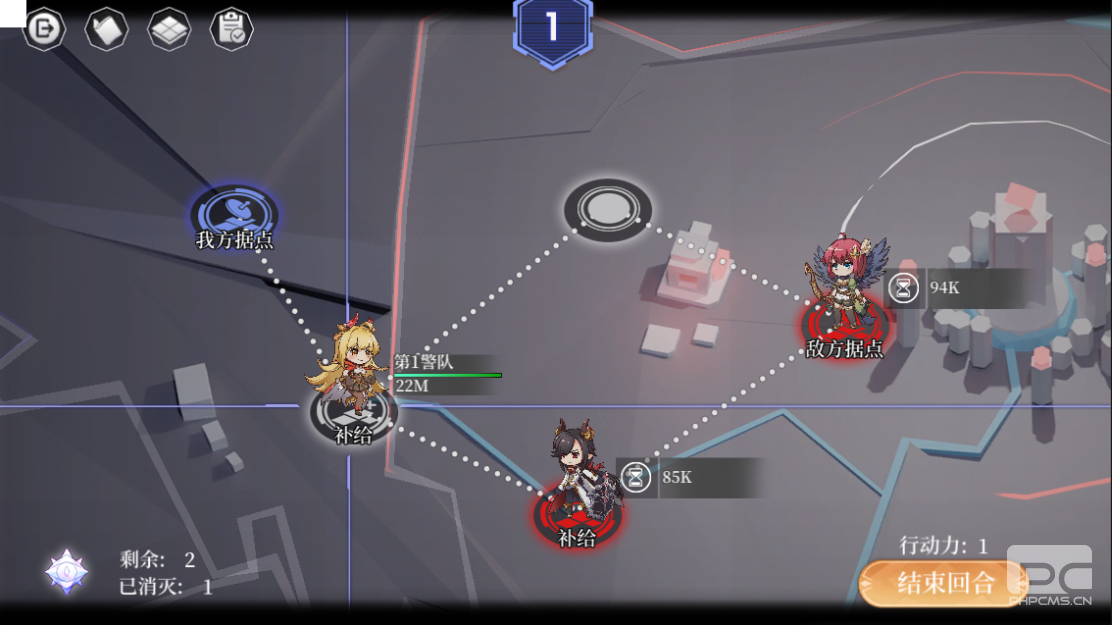End the turn with 结束回合 button
Image resolution: width=1112 pixels, height=625 pixels.
pyautogui.click(x=943, y=583)
